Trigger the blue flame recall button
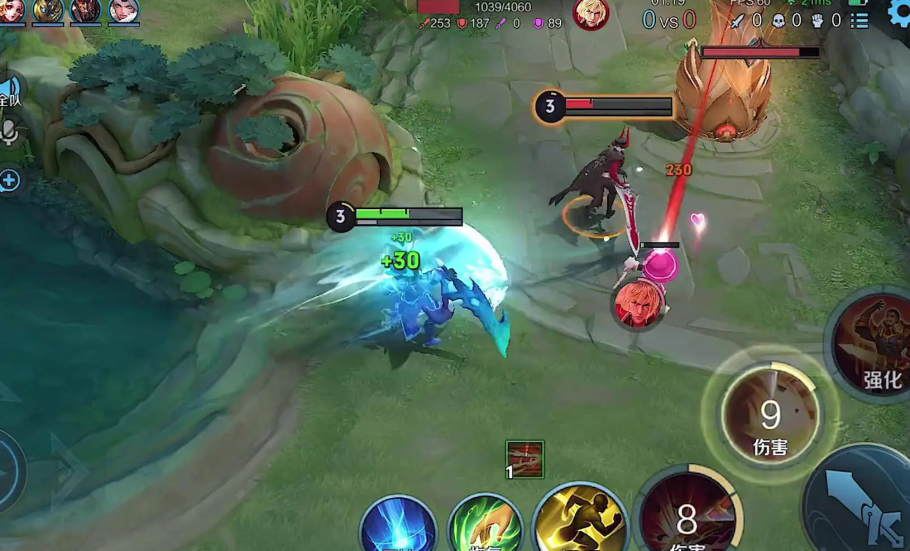 [x=397, y=527]
